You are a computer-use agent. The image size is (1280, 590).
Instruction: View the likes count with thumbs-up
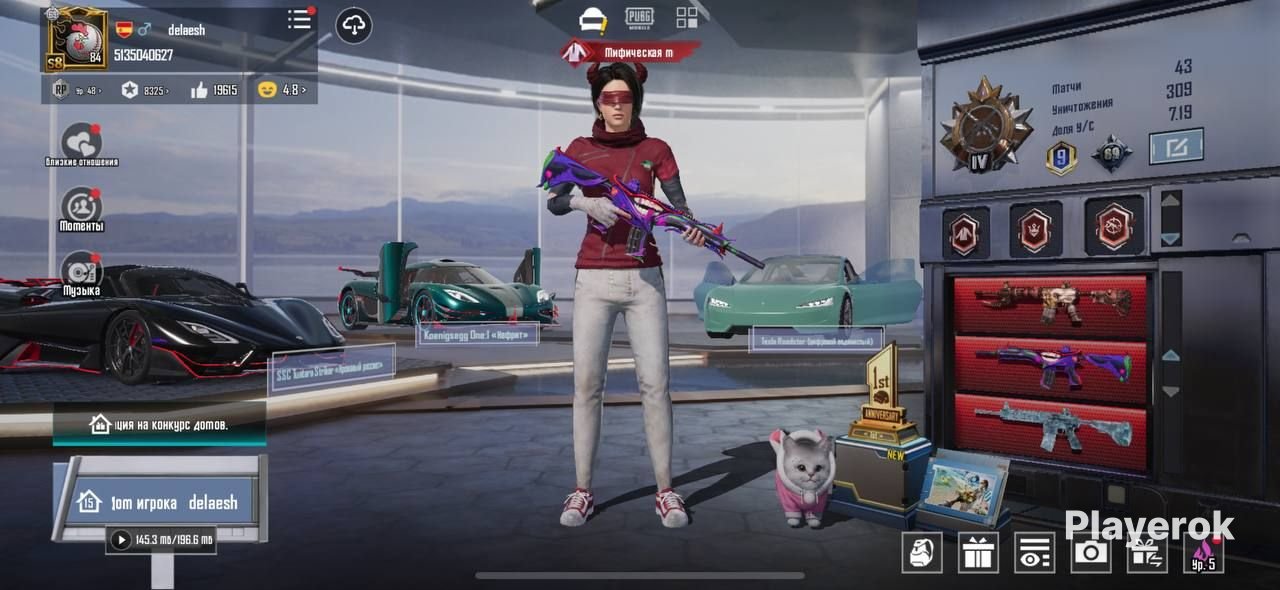click(x=214, y=90)
